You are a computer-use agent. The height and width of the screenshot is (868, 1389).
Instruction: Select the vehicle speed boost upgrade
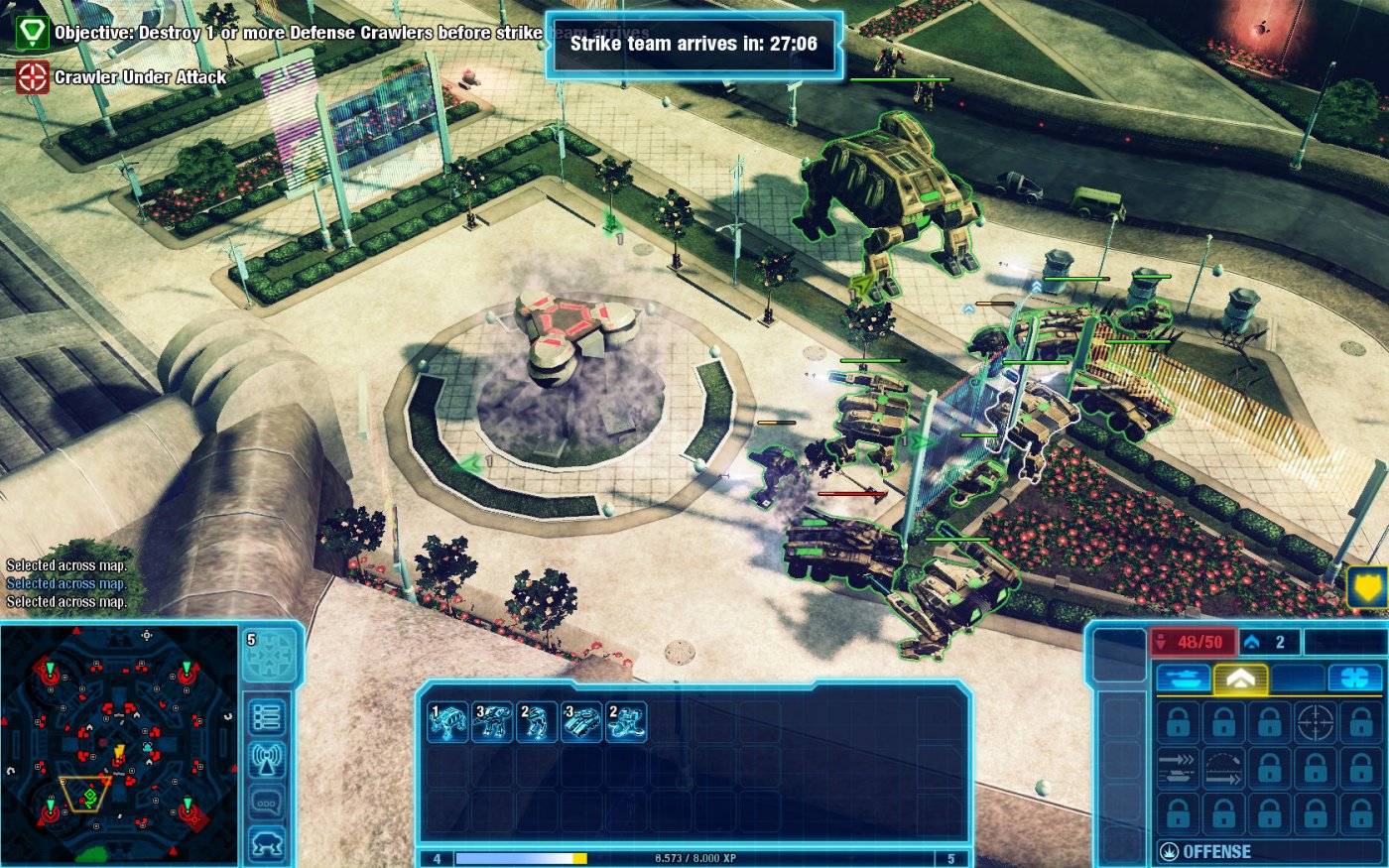point(1178,768)
